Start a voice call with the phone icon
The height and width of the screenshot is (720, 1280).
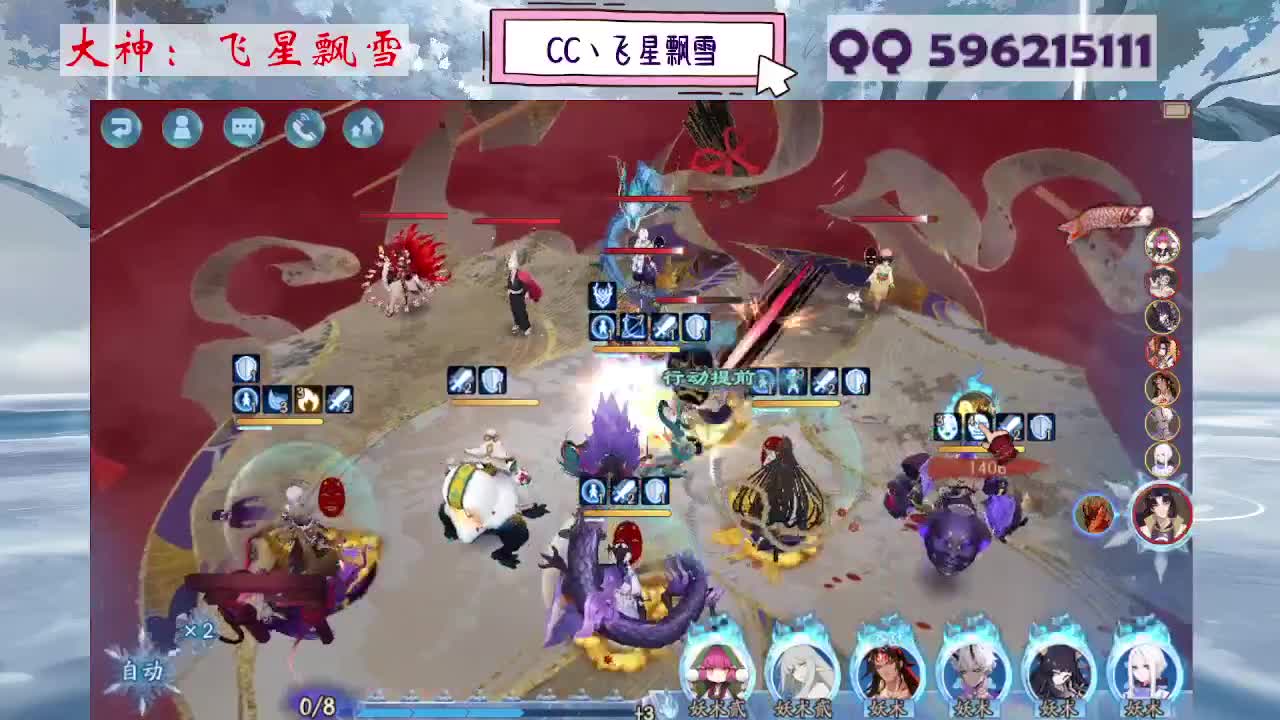pyautogui.click(x=304, y=128)
